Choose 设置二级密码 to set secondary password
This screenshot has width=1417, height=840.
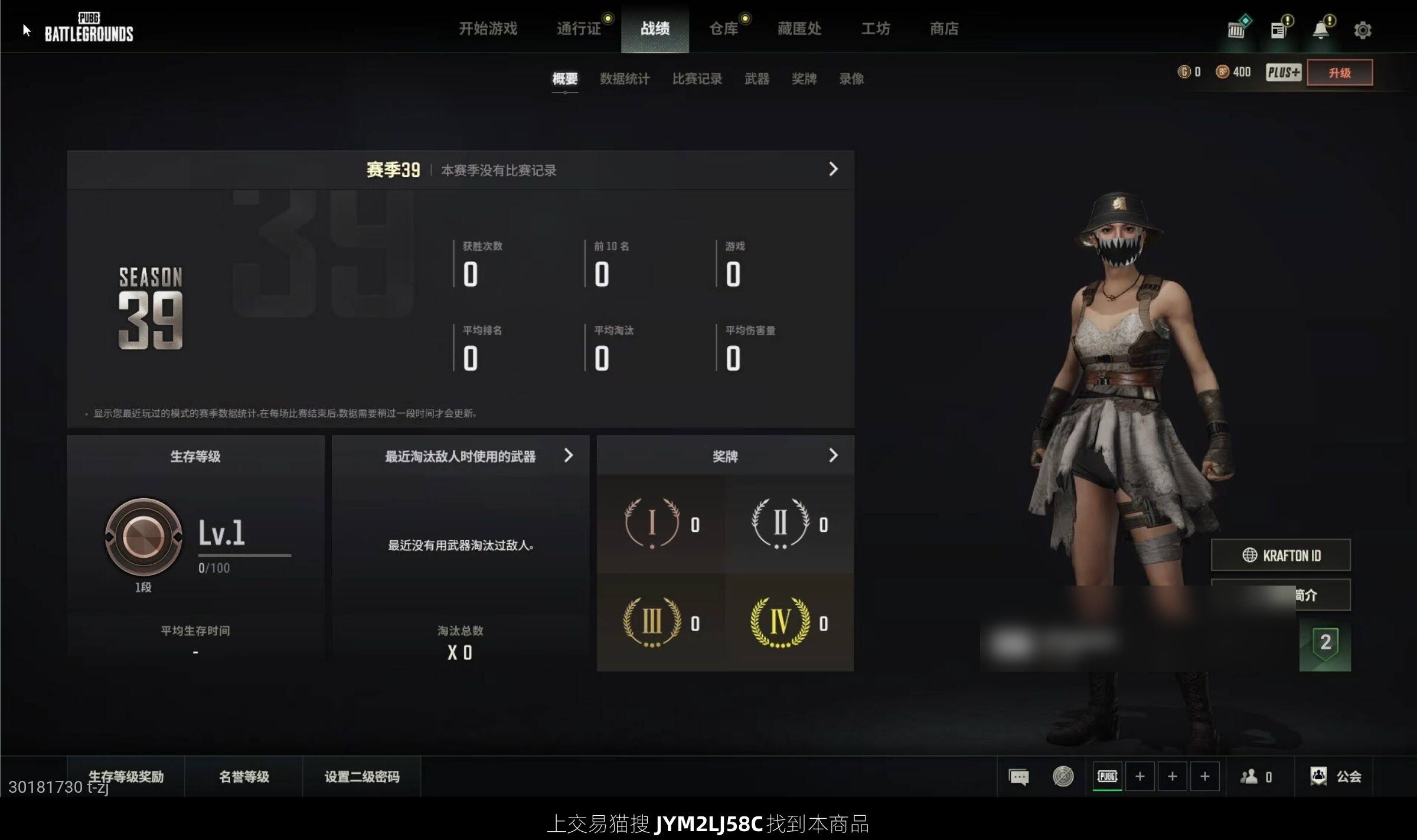[362, 776]
